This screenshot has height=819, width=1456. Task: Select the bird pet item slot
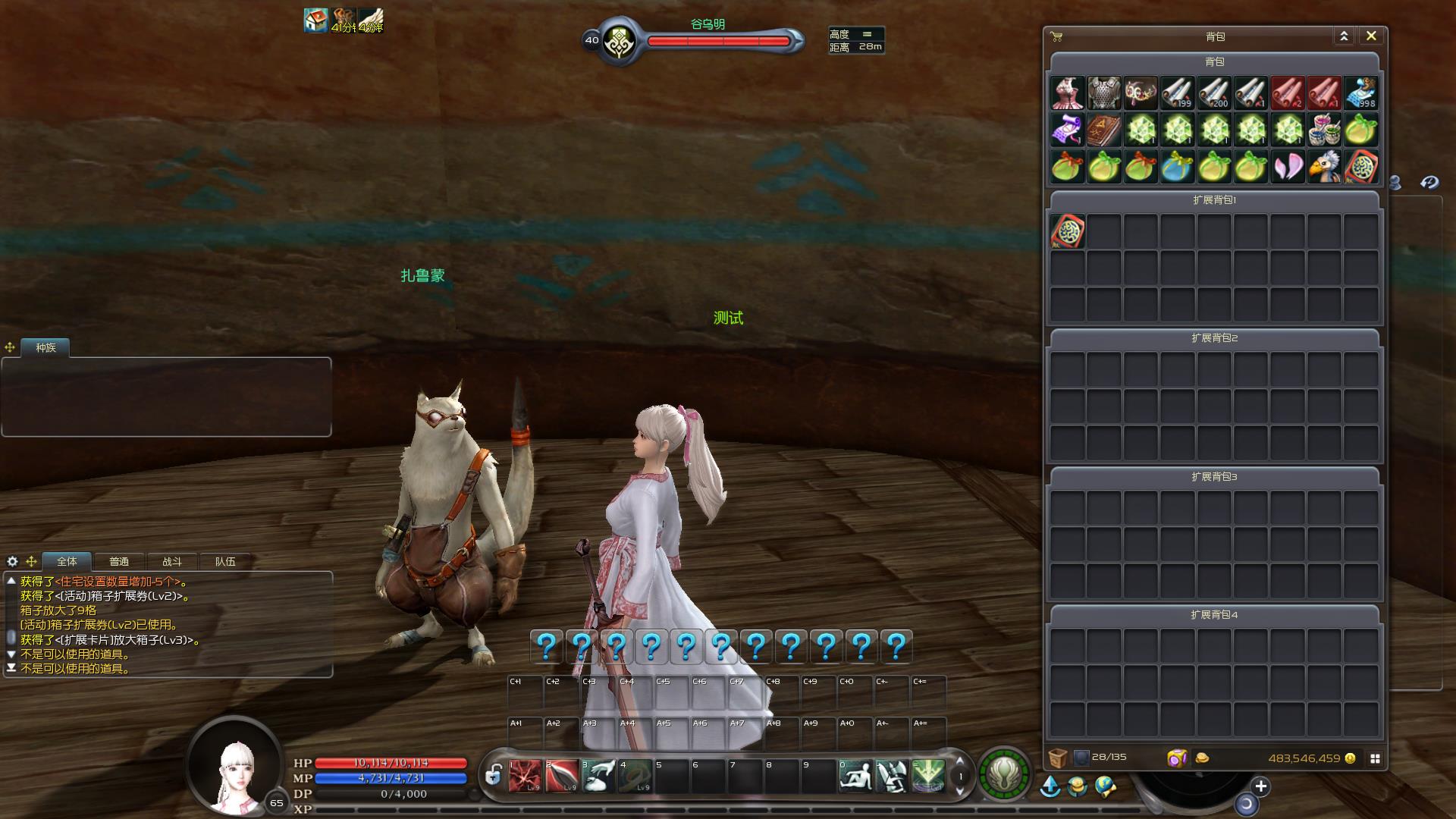point(1324,167)
